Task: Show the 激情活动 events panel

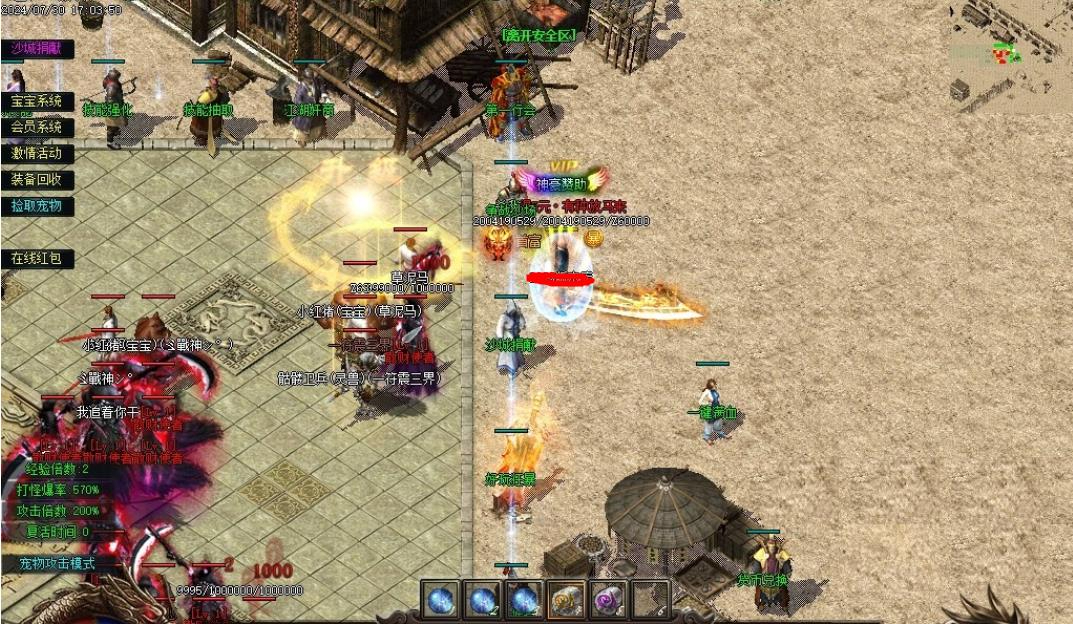Action: pos(37,153)
